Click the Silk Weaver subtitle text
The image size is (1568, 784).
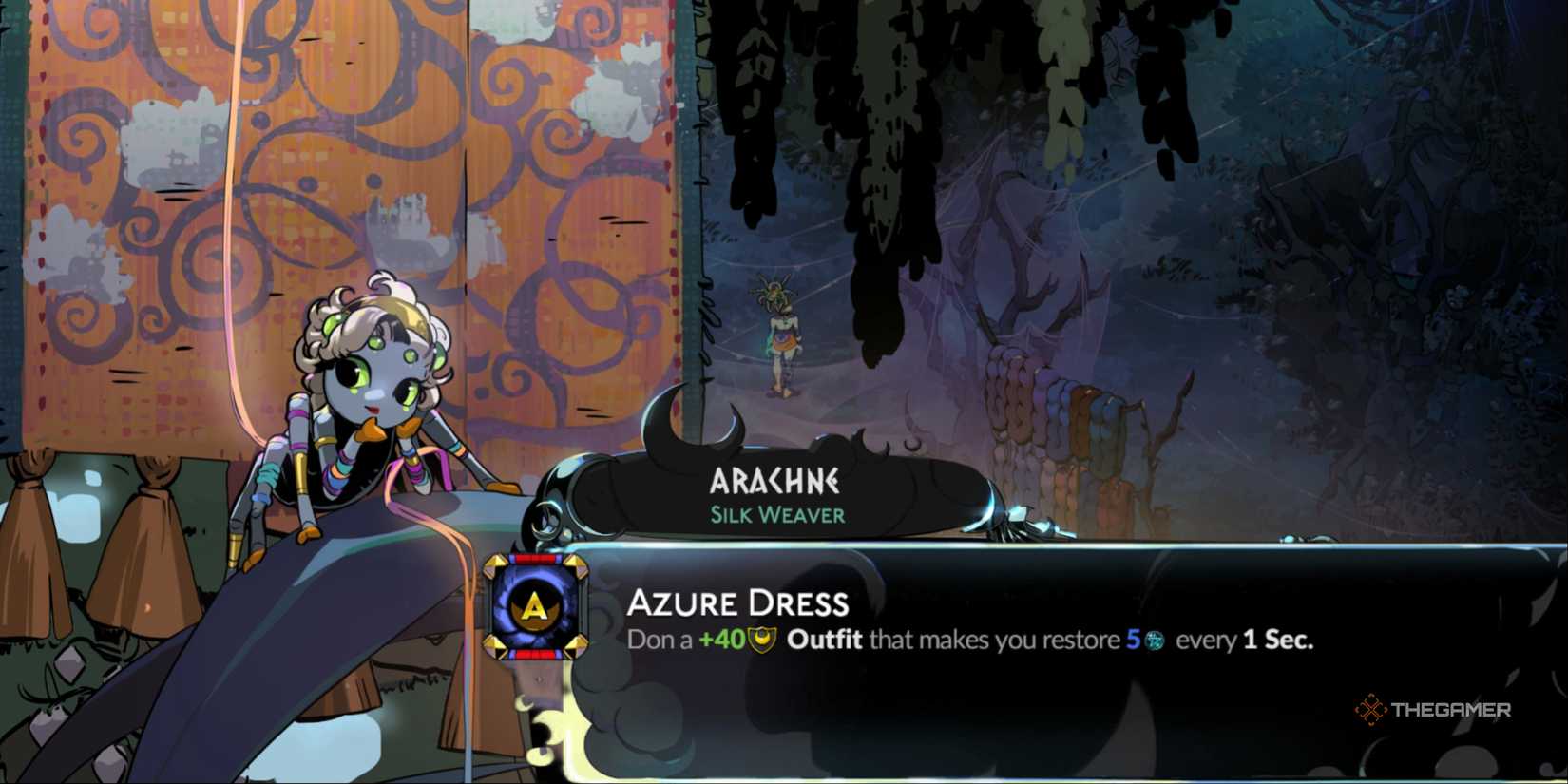point(776,516)
